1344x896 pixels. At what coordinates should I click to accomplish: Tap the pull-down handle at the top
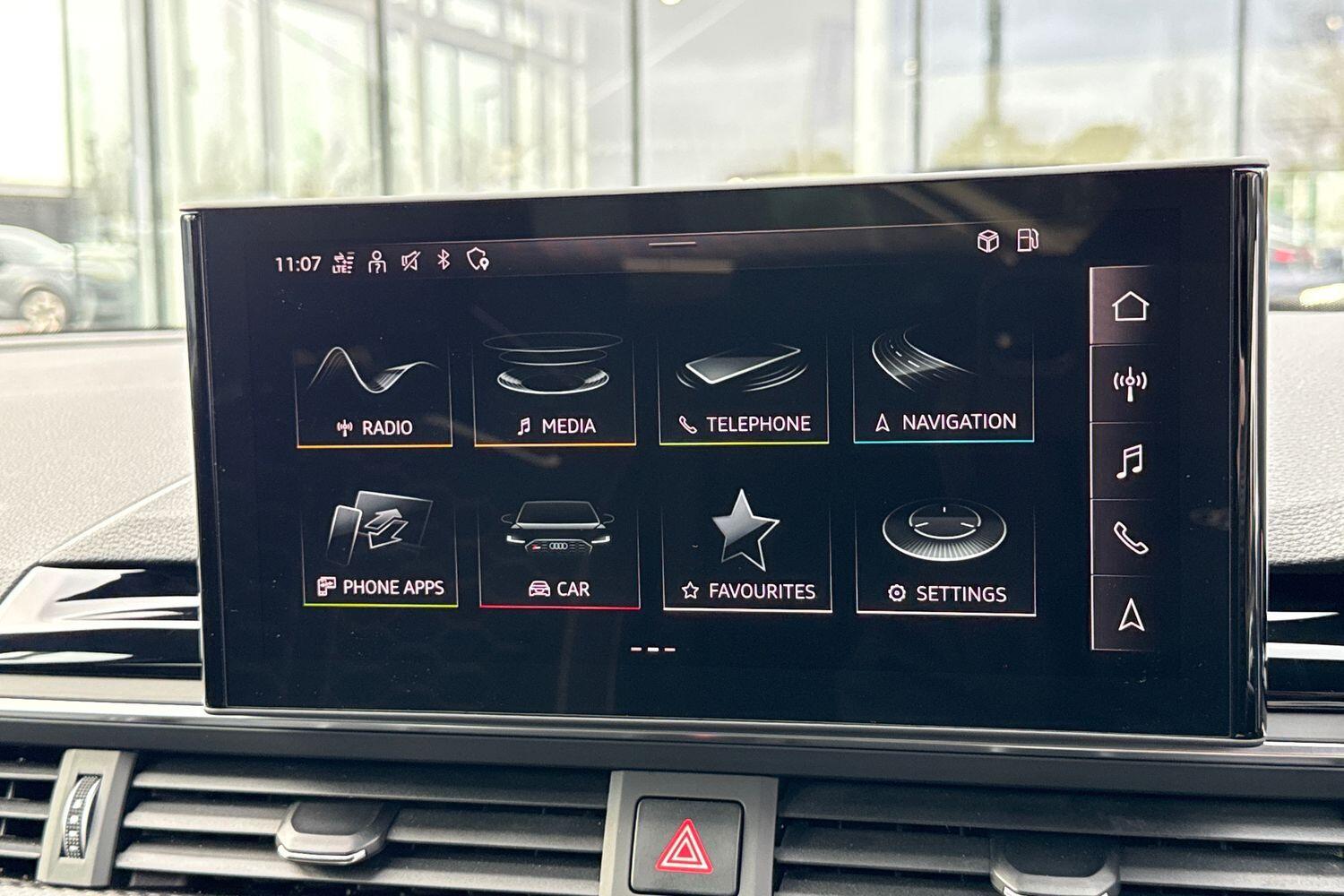pyautogui.click(x=672, y=243)
